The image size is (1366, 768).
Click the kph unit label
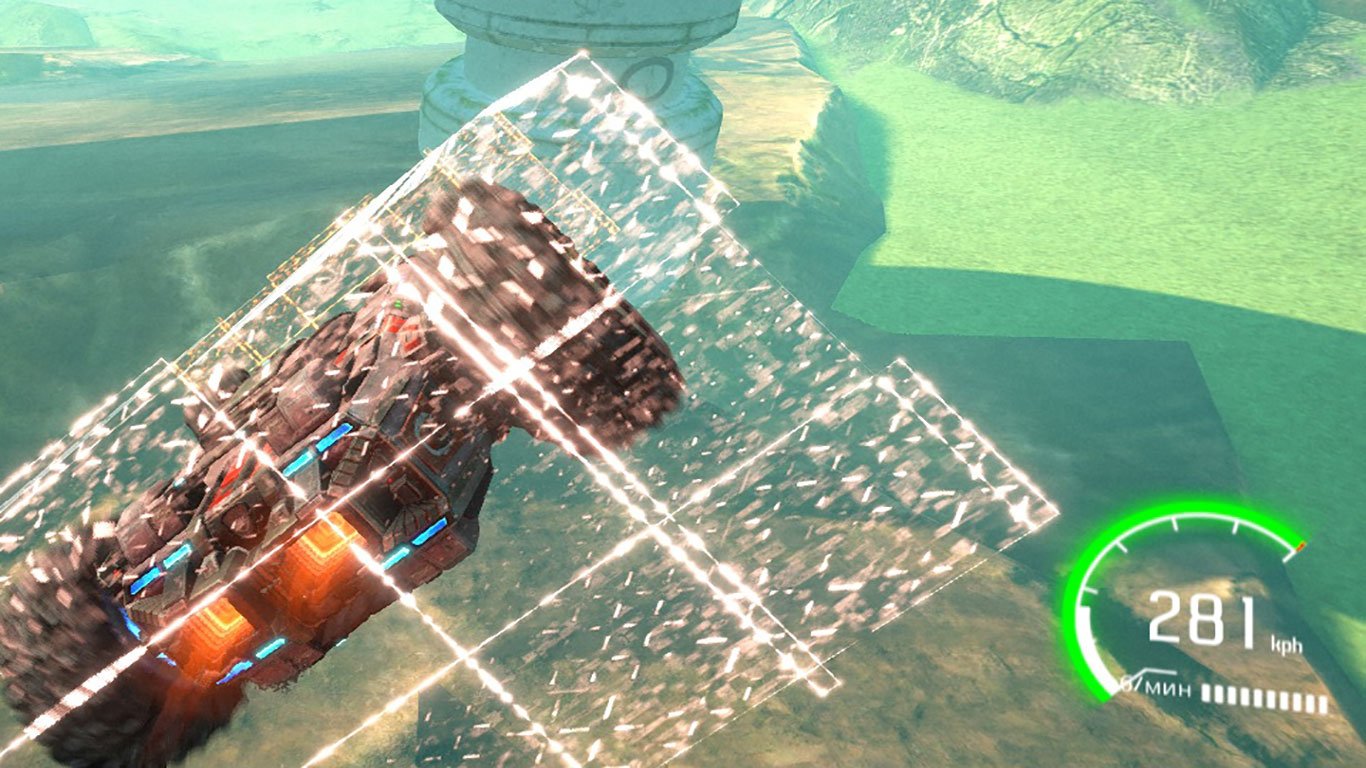click(x=1287, y=645)
